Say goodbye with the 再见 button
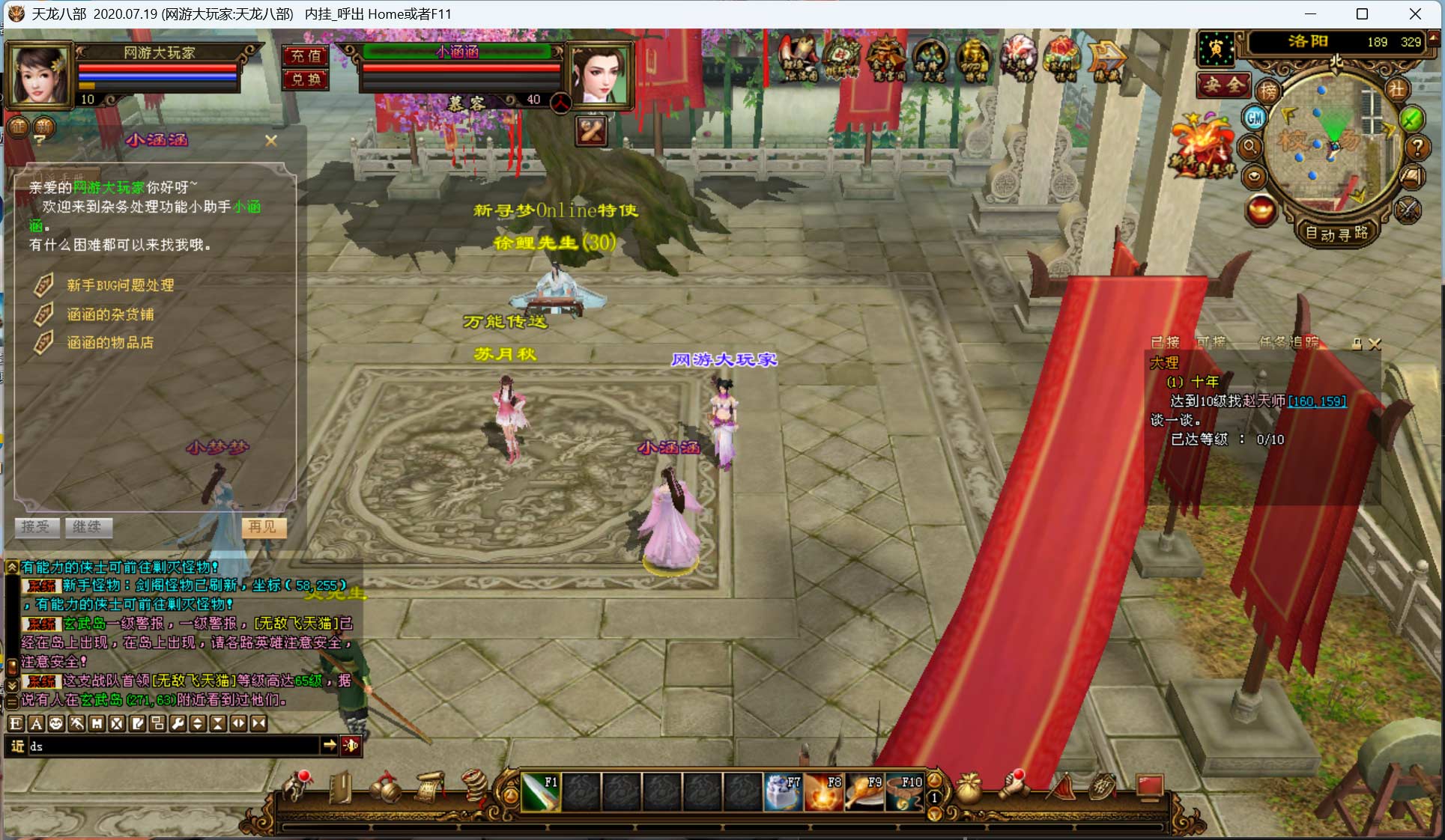Viewport: 1445px width, 840px height. (262, 527)
